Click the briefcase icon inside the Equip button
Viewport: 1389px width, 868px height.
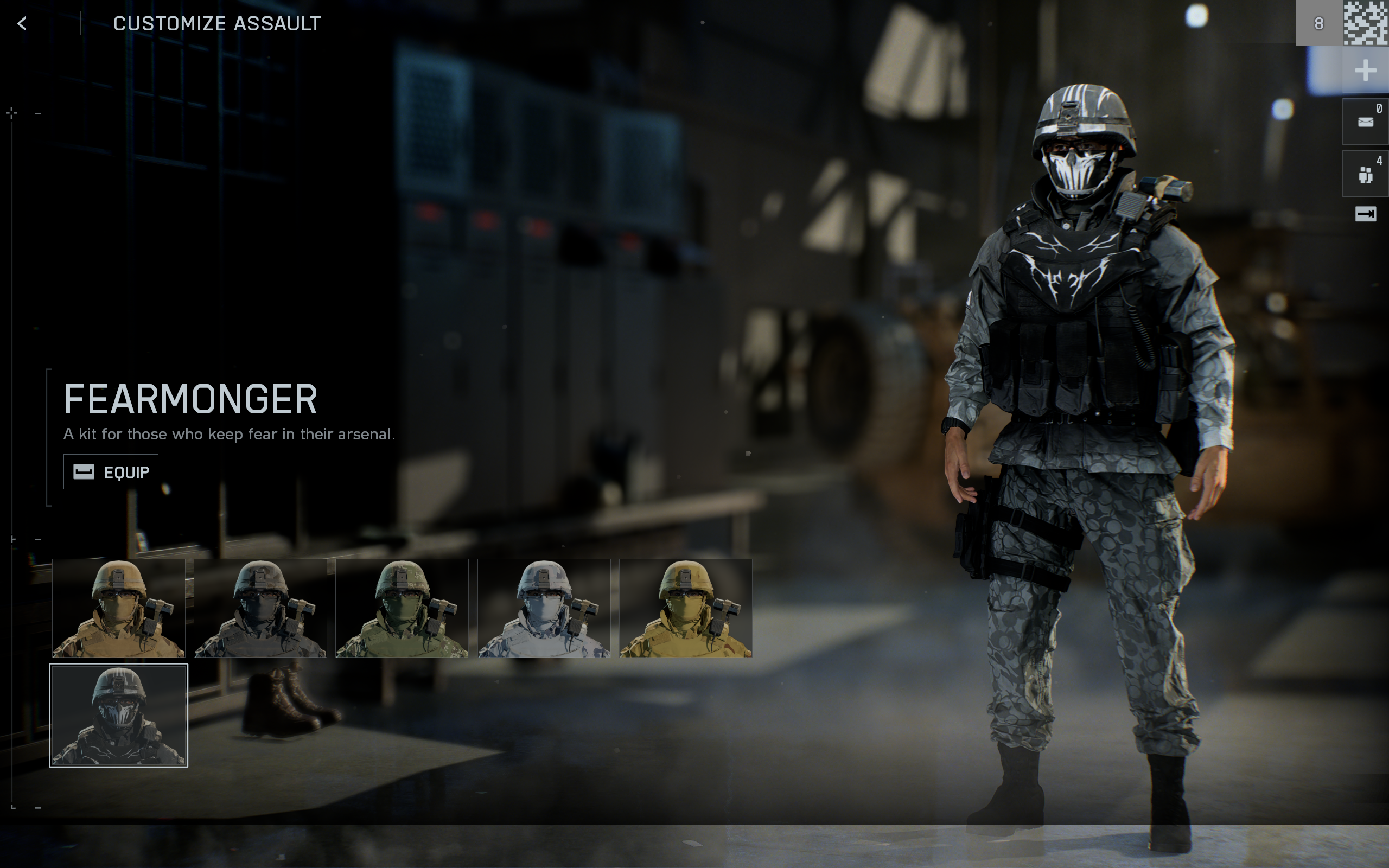[84, 471]
